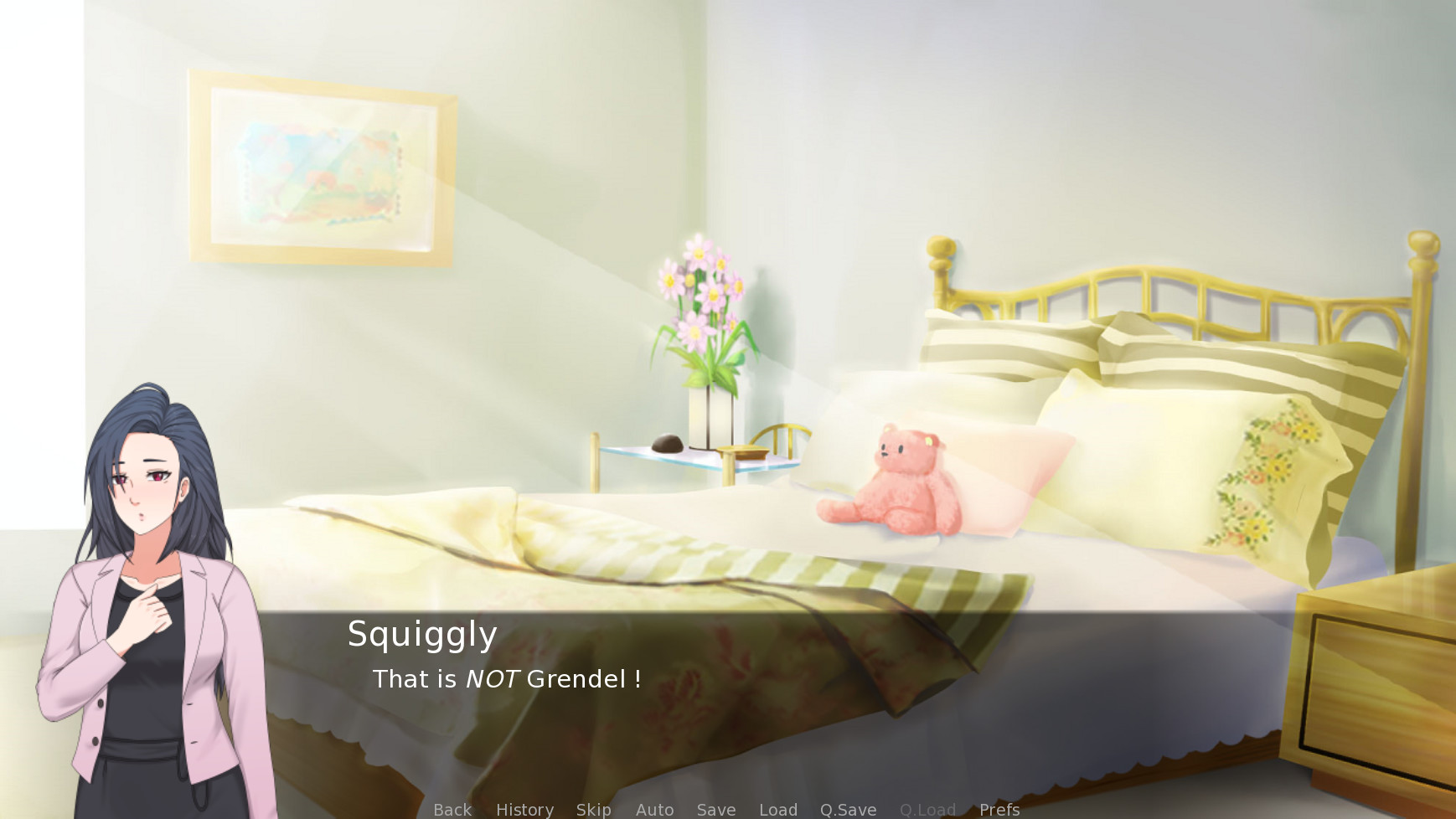Click Back to rewind the dialogue
1456x819 pixels.
tap(452, 809)
